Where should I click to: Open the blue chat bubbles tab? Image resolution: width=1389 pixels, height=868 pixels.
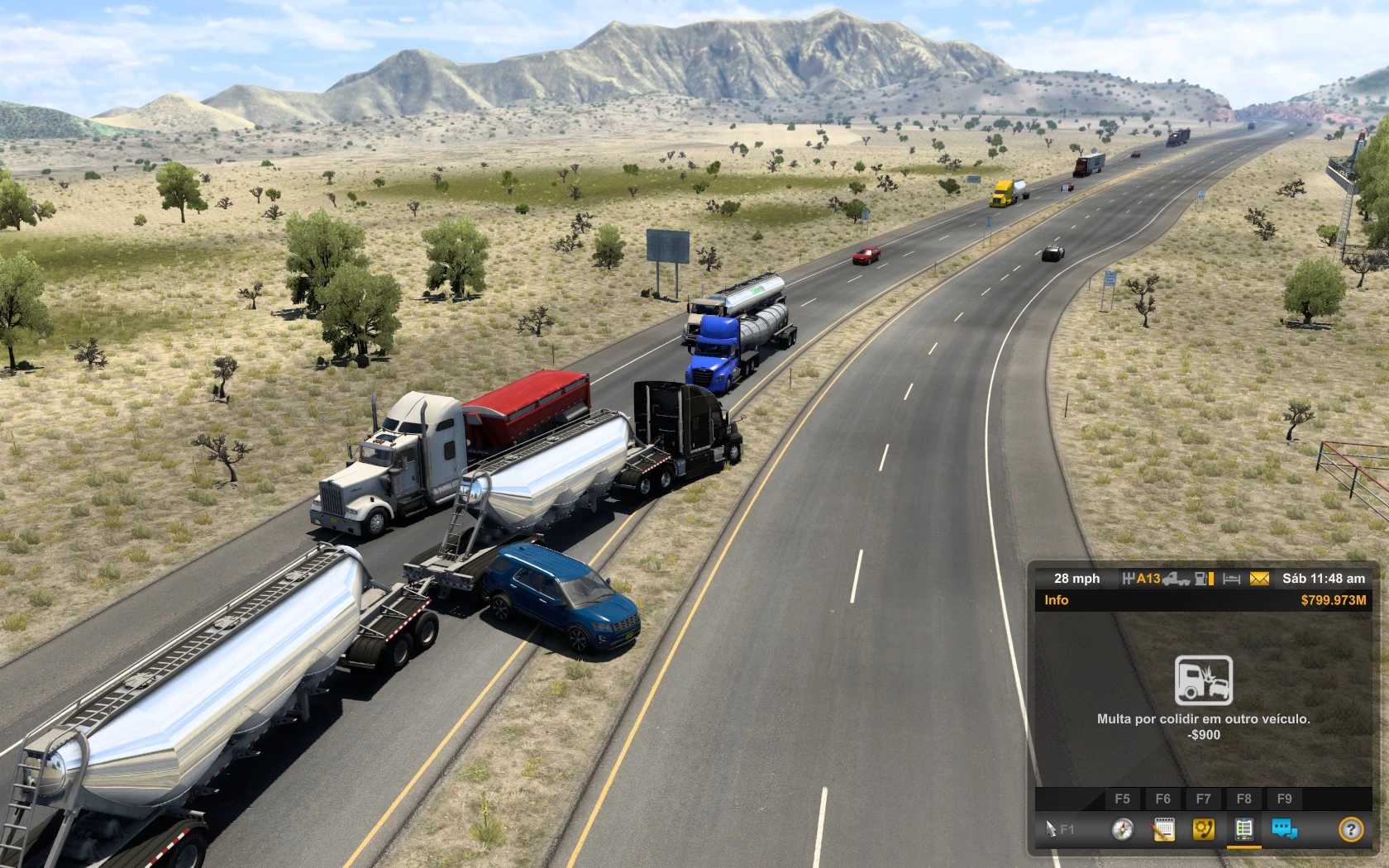1284,828
